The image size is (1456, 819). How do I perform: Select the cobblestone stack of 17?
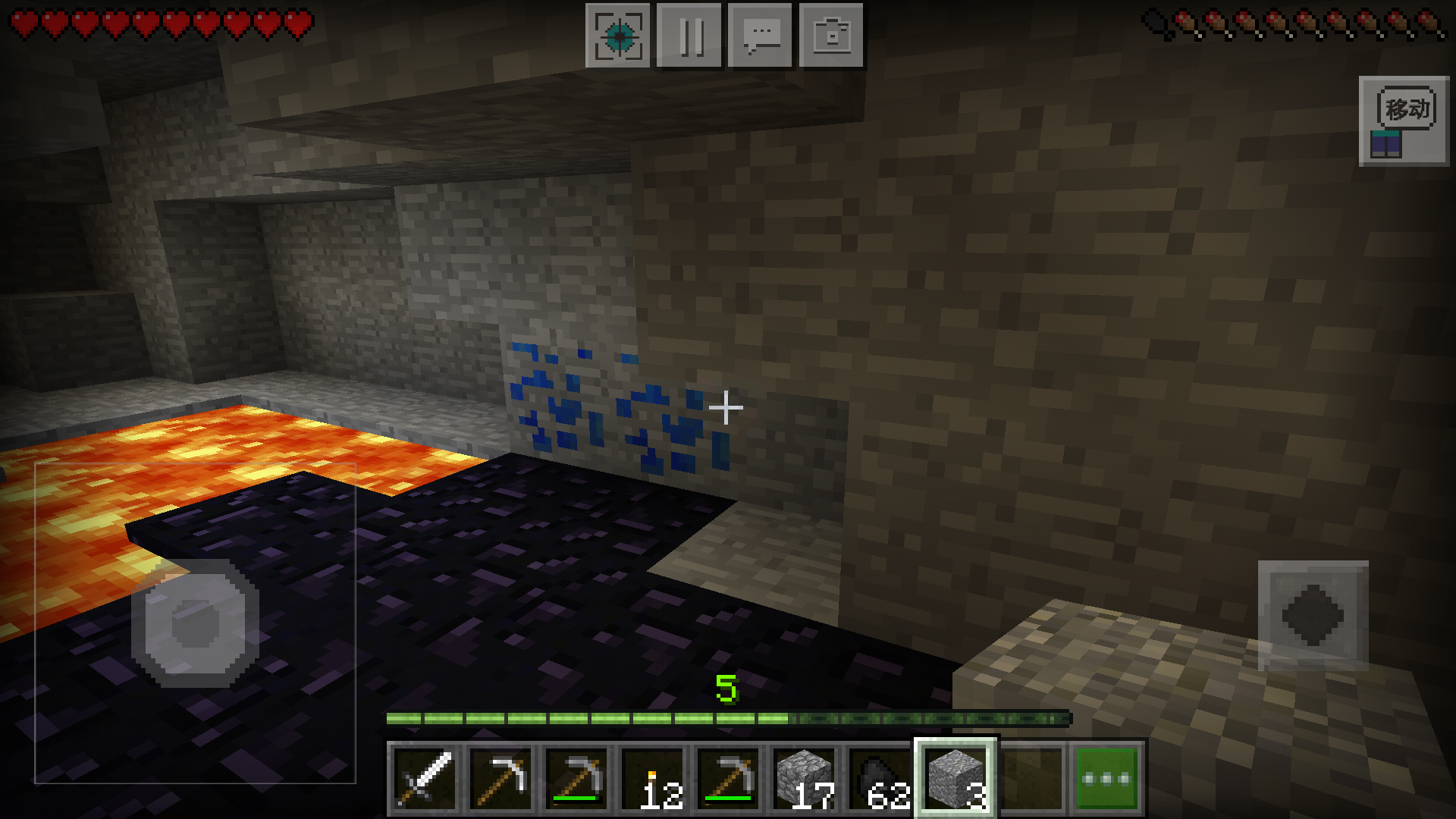coord(805,779)
